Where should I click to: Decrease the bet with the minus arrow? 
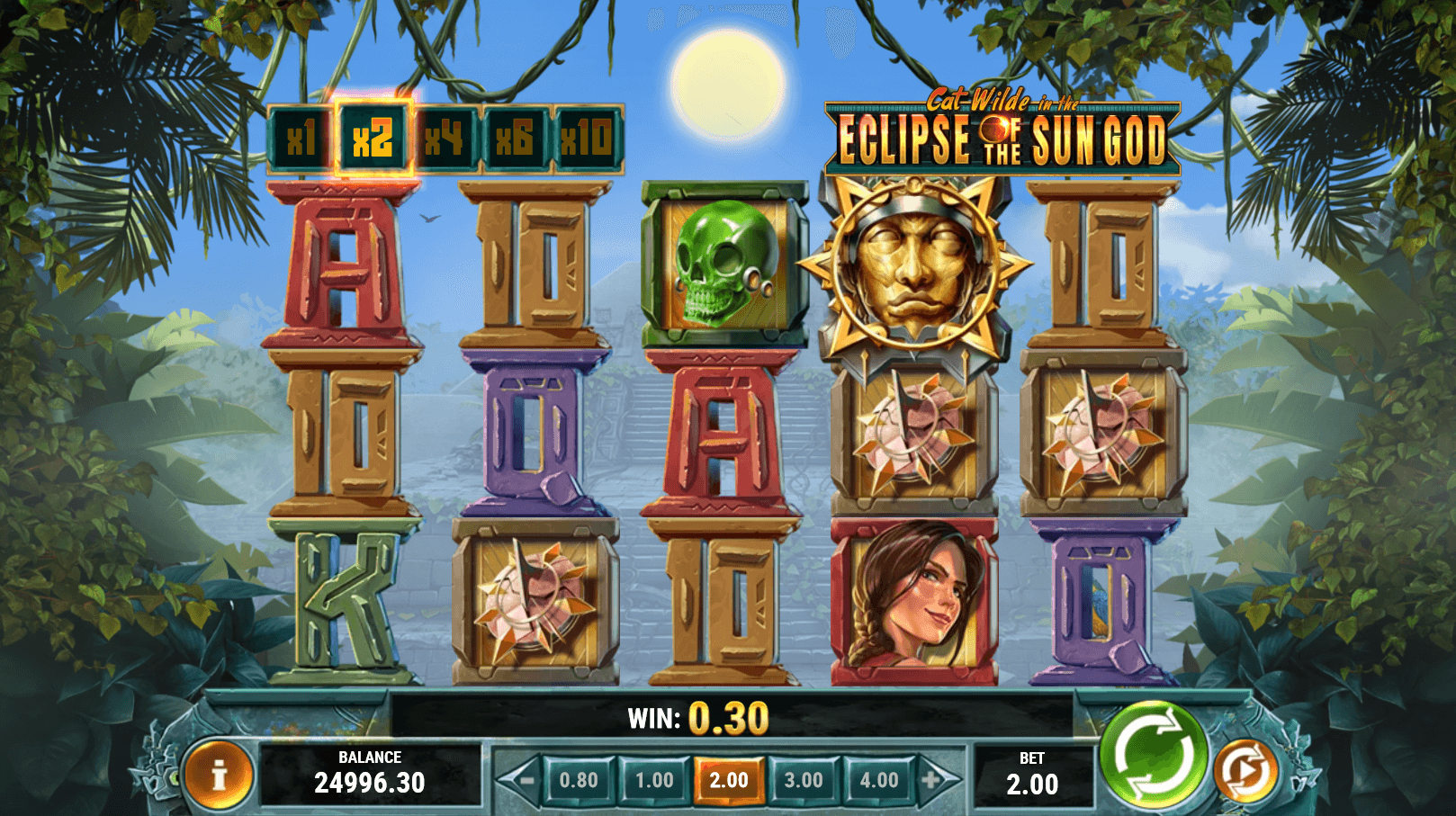(x=522, y=780)
